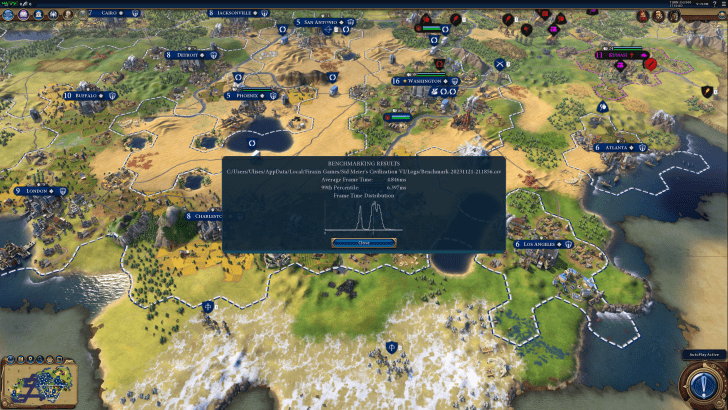
Task: Choose the San Antonio city banner
Action: tap(318, 22)
